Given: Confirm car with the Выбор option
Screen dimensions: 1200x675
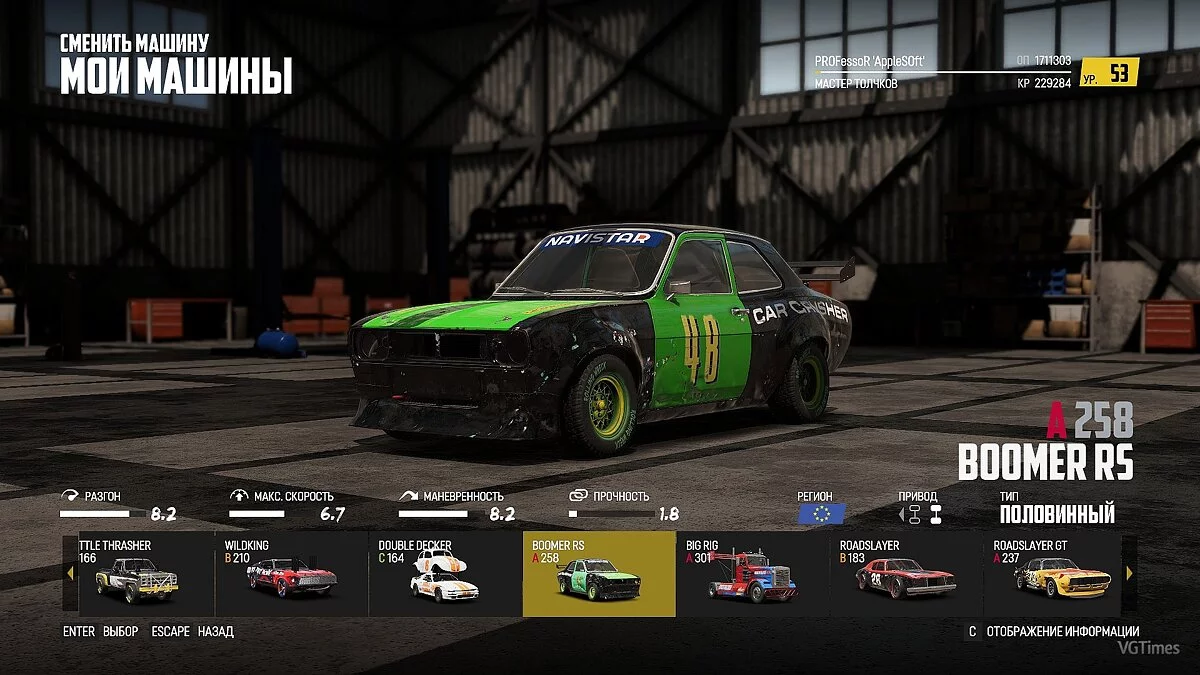Looking at the screenshot, I should click(120, 632).
